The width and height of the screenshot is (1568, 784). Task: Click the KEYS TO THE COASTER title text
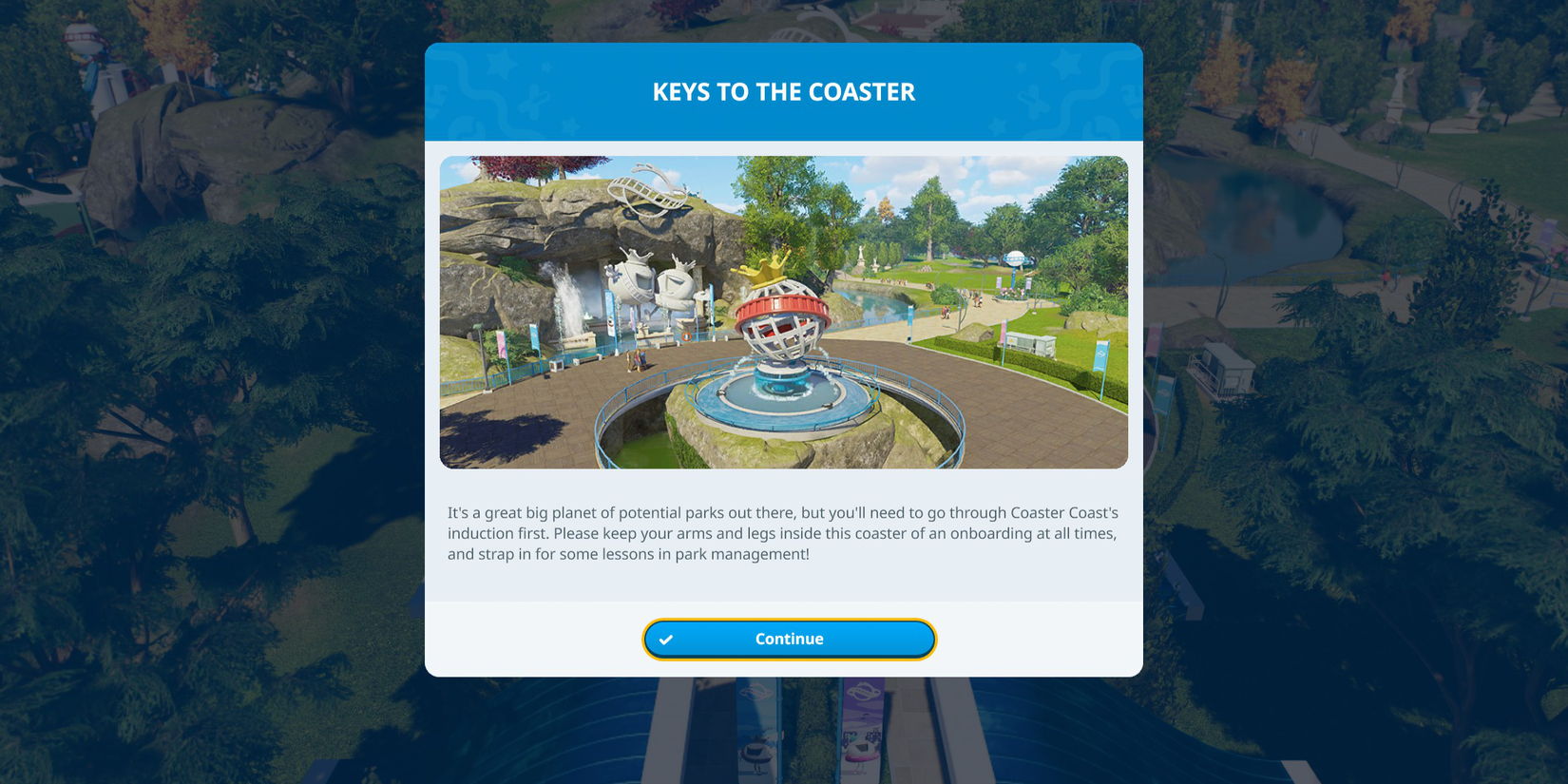click(784, 91)
